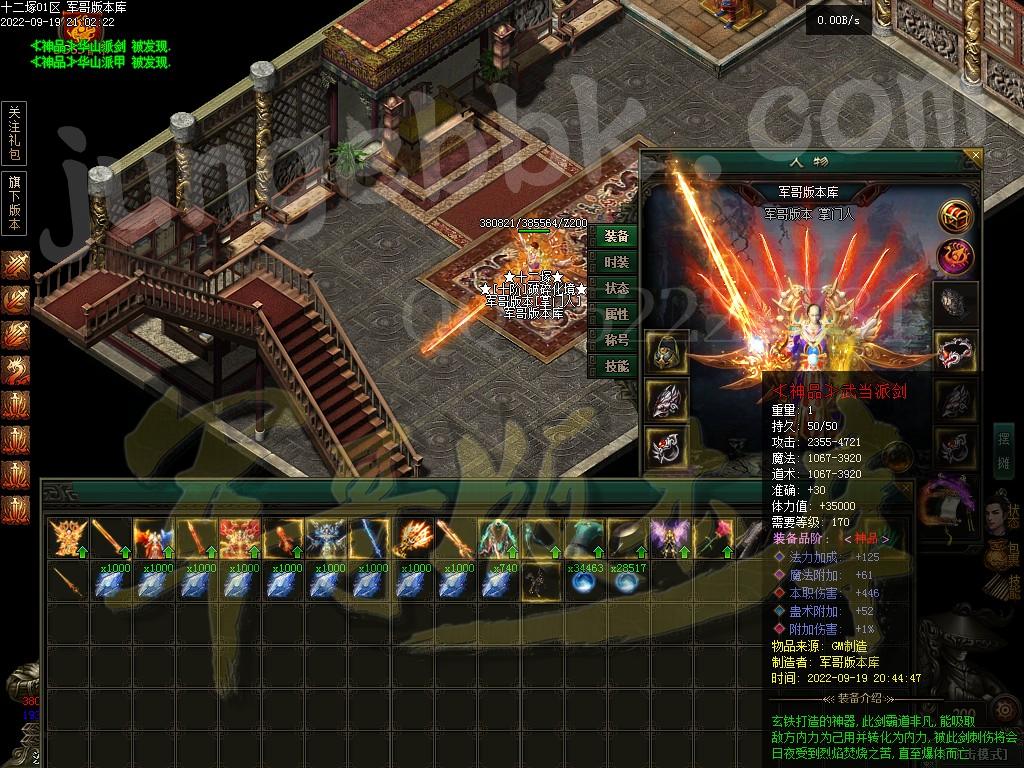Open the red treasure chest icon
This screenshot has height=768, width=1024.
956,214
